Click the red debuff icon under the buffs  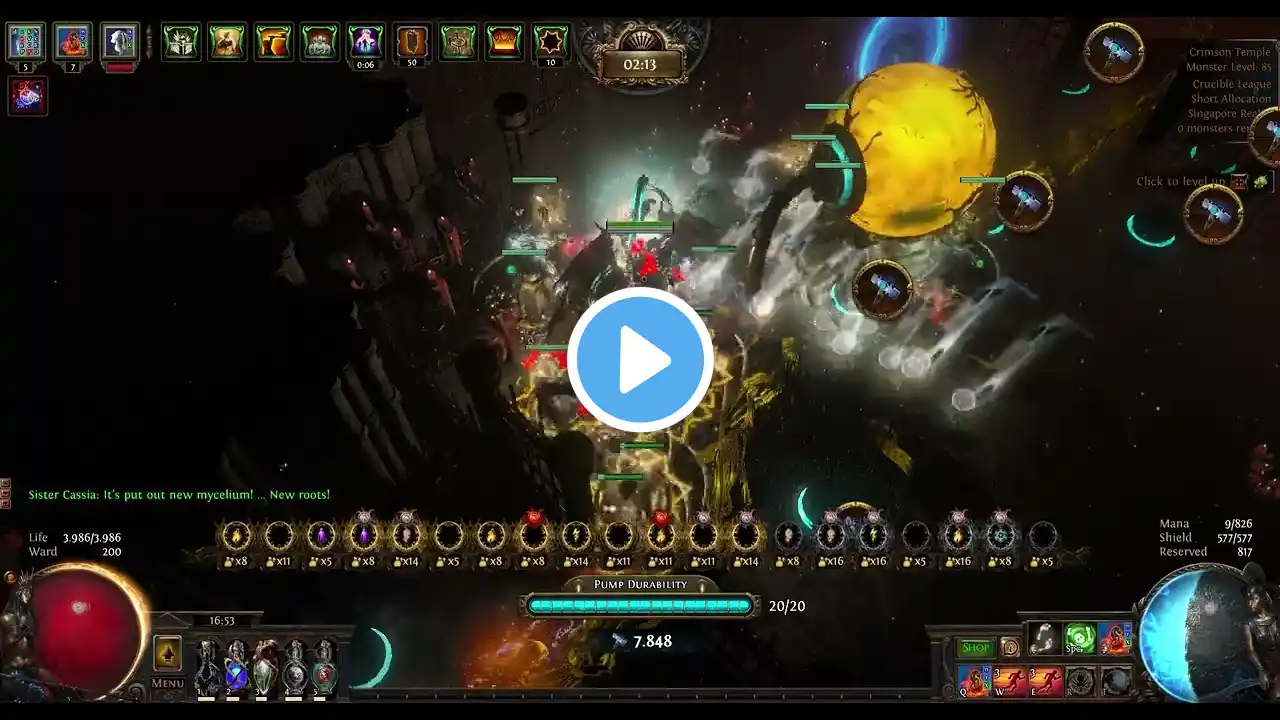point(28,96)
